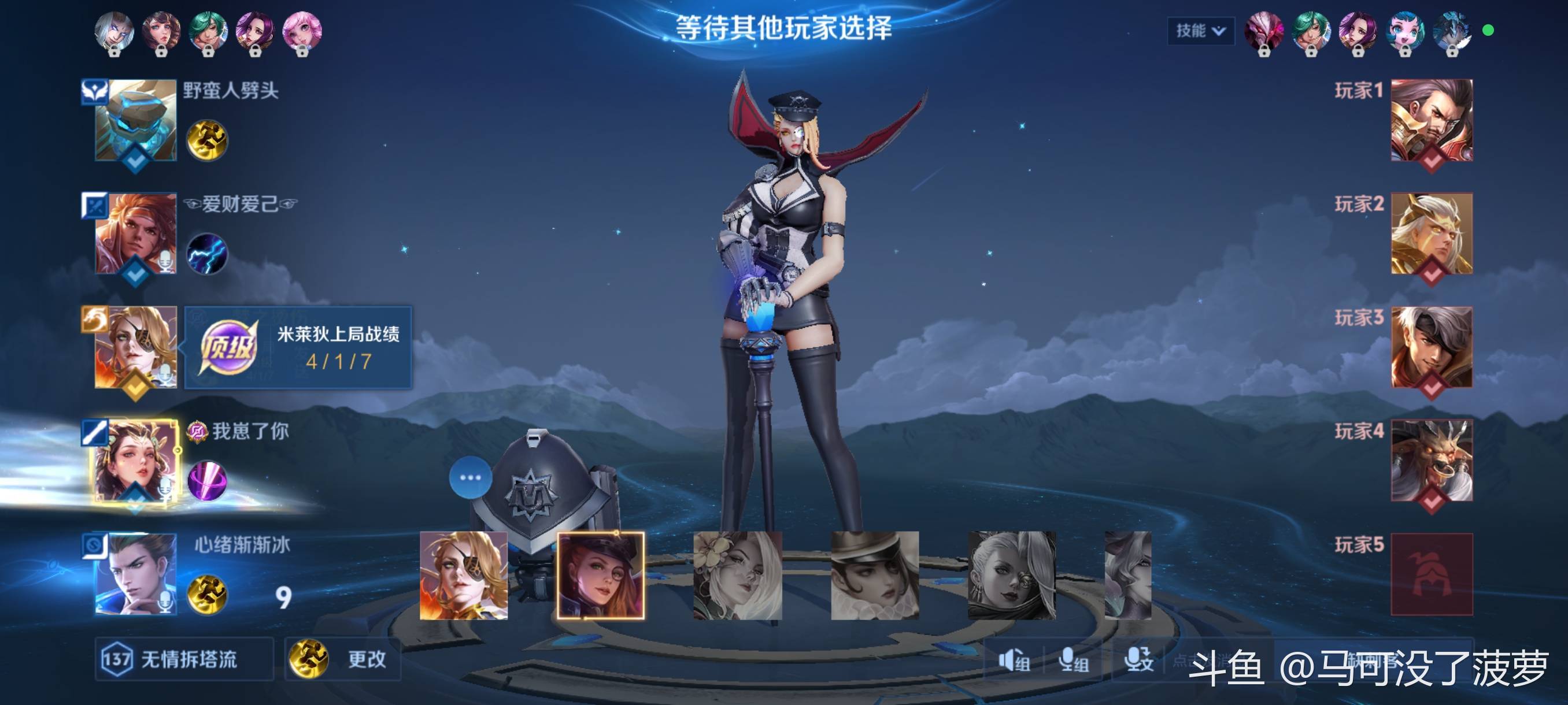This screenshot has height=705, width=1568.
Task: Select teammate 野蛮人劈头's hero portrait
Action: (136, 120)
